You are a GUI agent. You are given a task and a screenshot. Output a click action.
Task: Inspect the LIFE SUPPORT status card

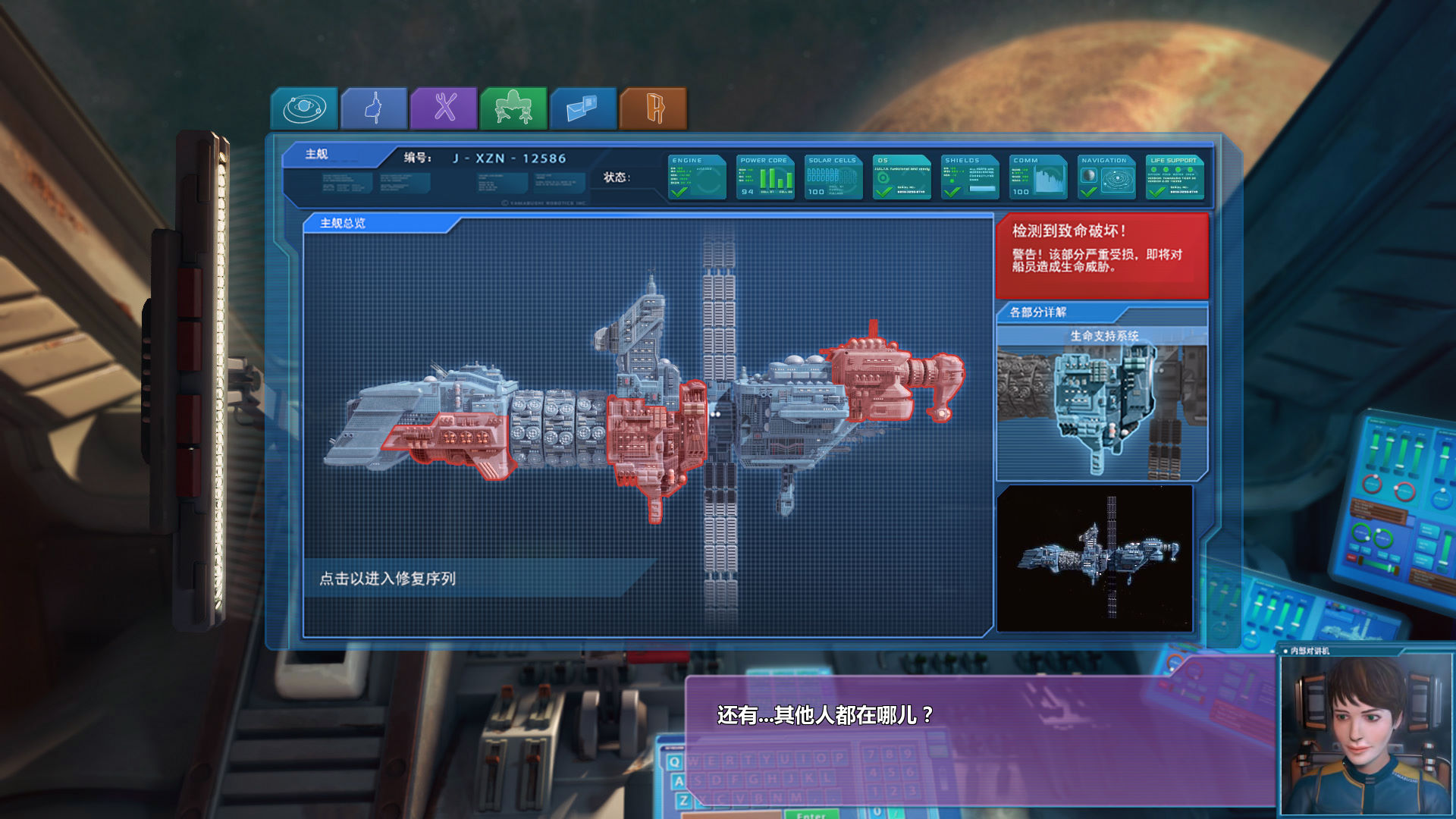(x=1174, y=177)
